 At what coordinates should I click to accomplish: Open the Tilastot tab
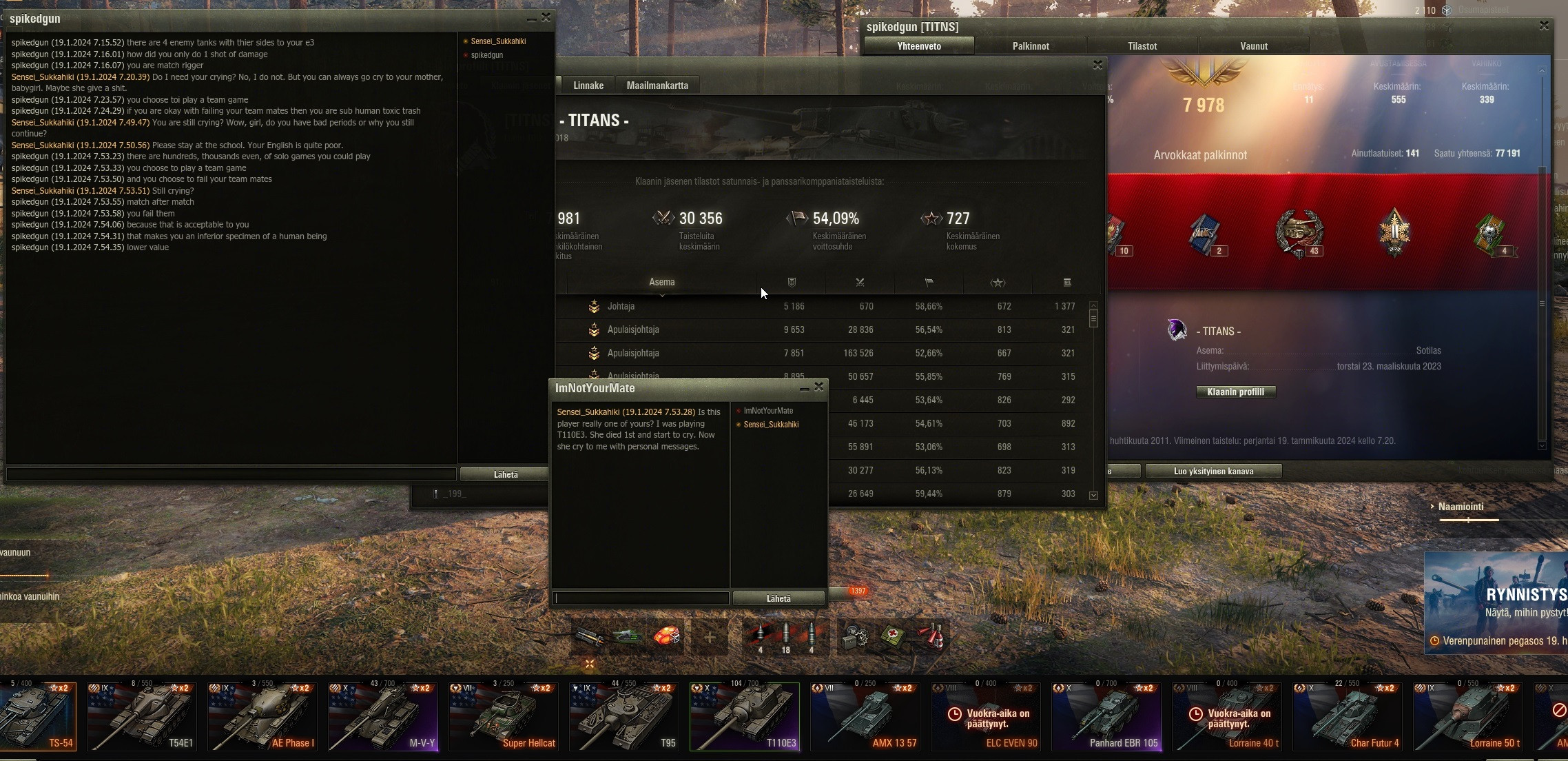pyautogui.click(x=1142, y=46)
